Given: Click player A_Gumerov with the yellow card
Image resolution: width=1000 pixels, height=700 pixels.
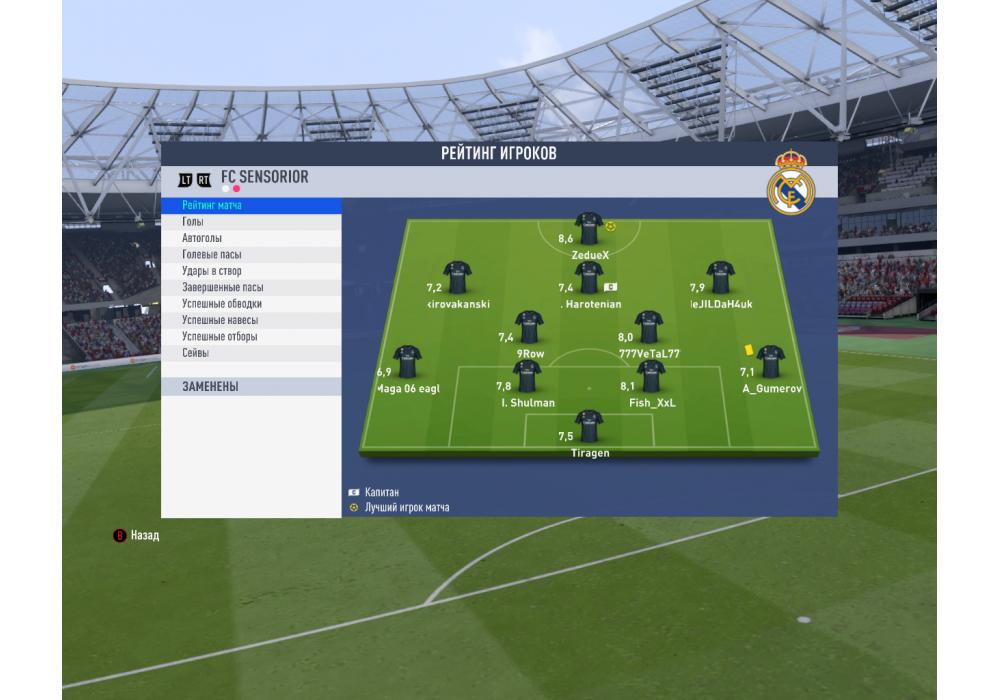Looking at the screenshot, I should click(x=770, y=362).
